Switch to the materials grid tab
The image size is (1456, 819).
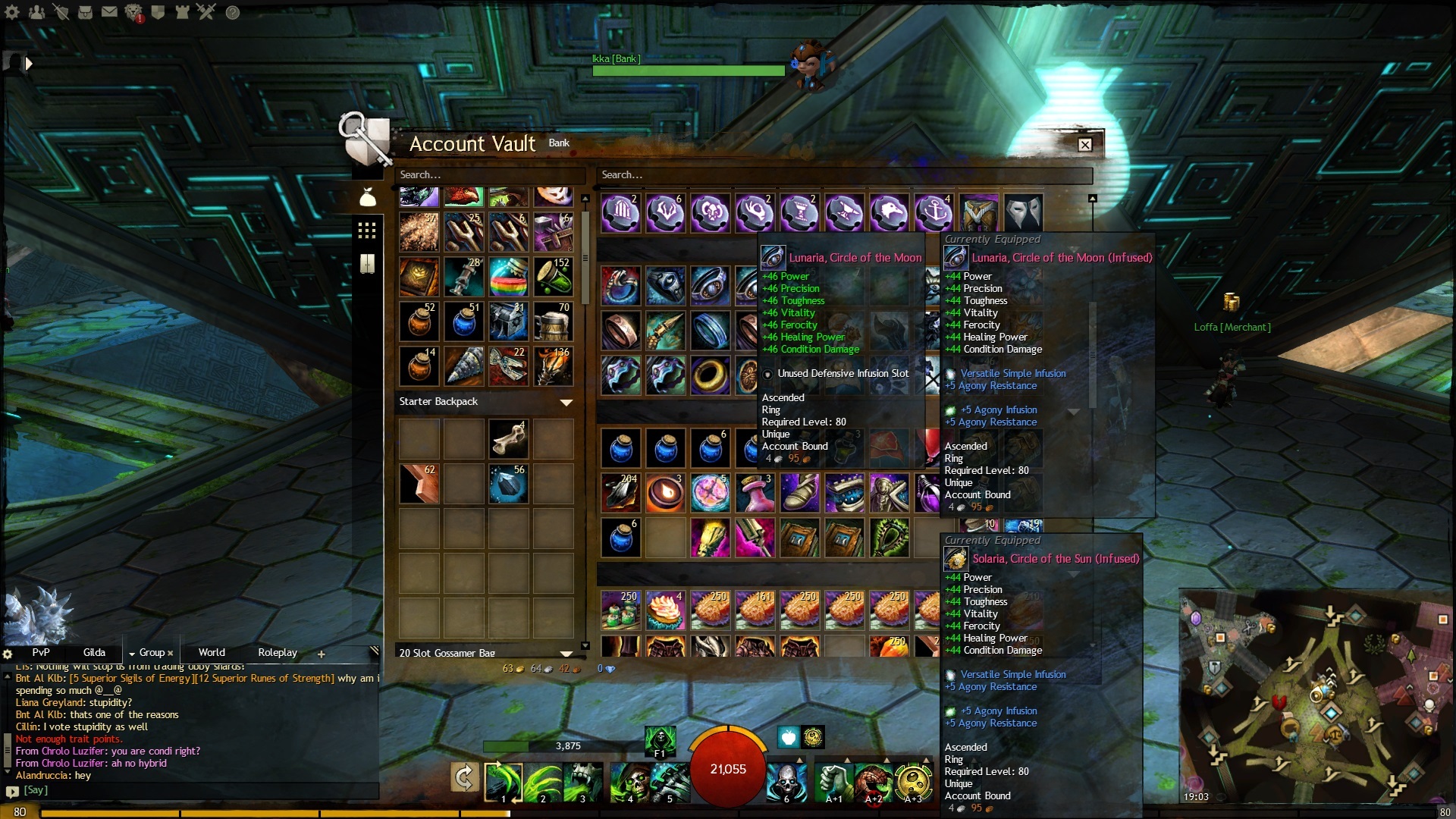pyautogui.click(x=367, y=231)
